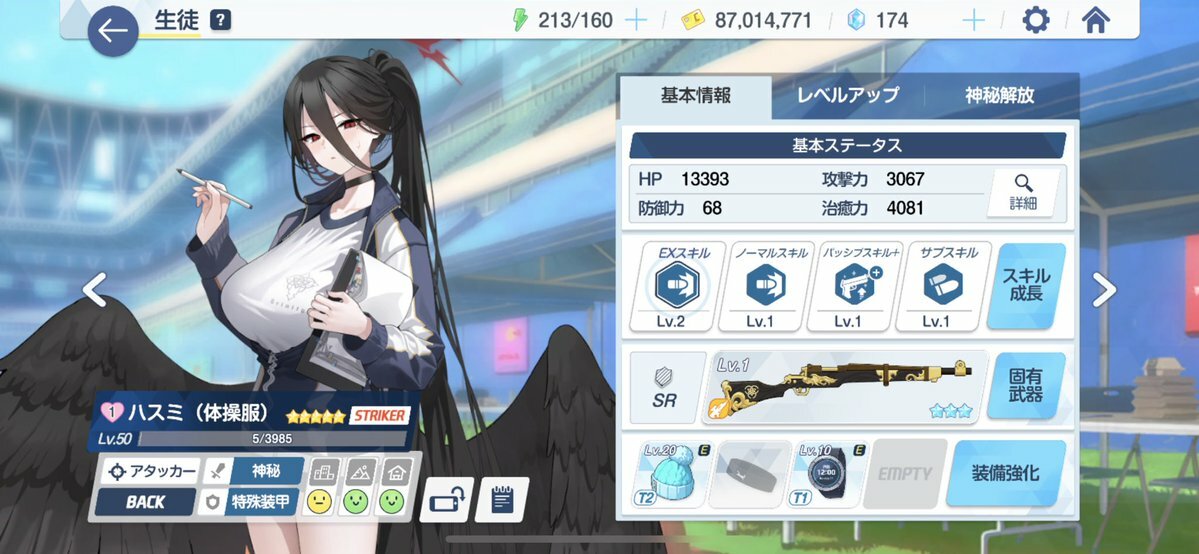Open the 装備強化 menu

click(x=1005, y=473)
